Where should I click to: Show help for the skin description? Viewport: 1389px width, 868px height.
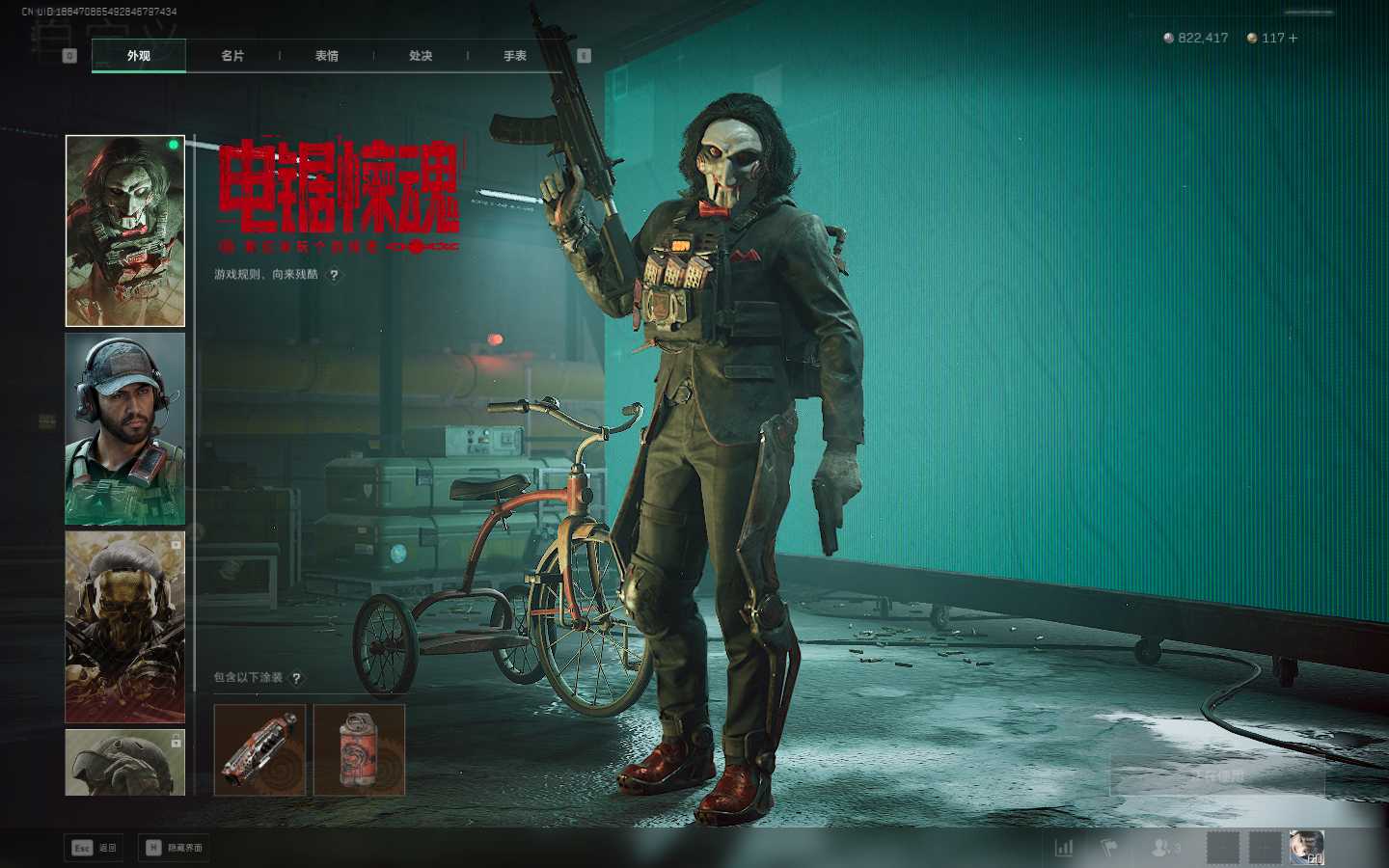(334, 275)
